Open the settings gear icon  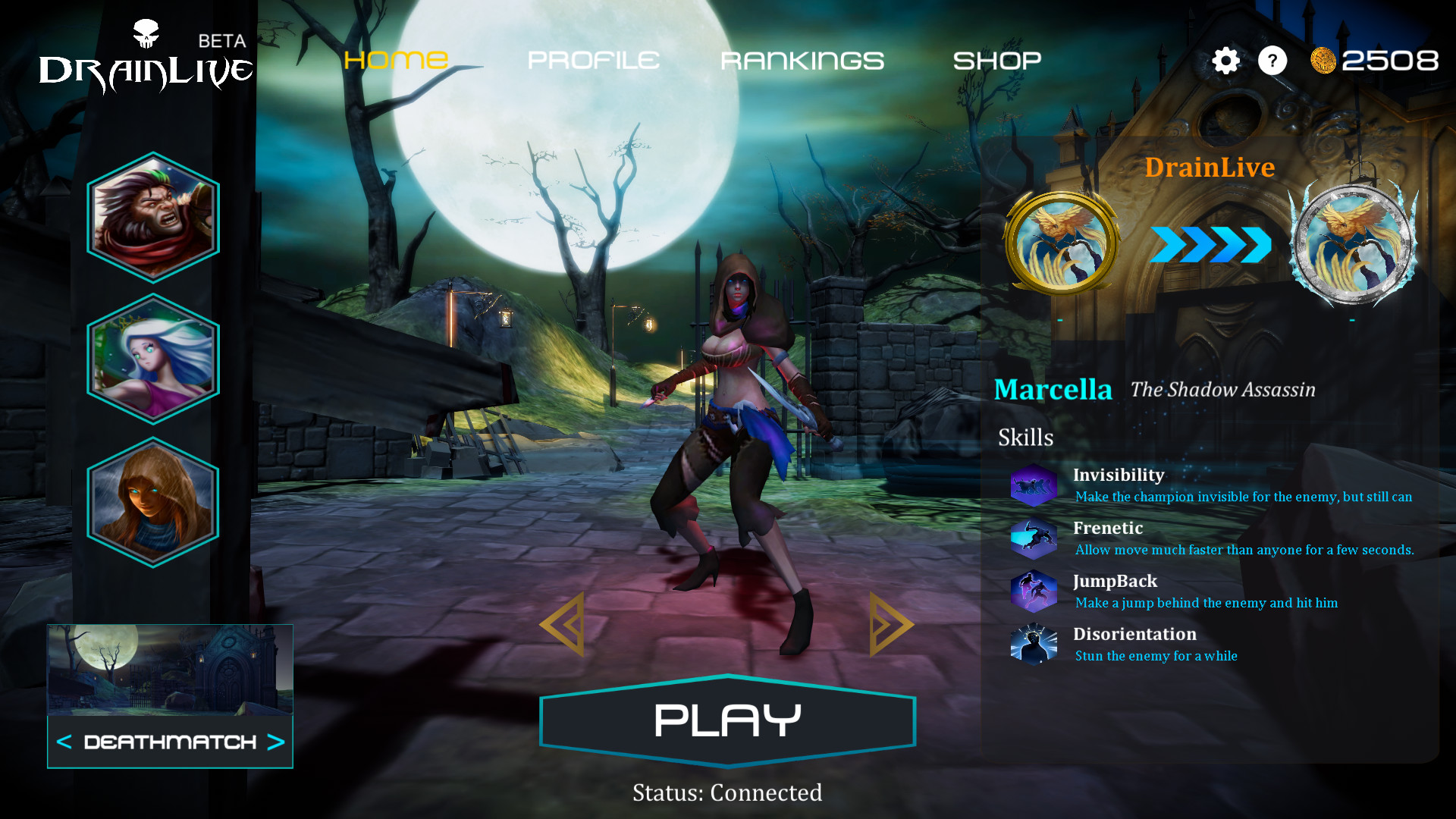pyautogui.click(x=1225, y=61)
